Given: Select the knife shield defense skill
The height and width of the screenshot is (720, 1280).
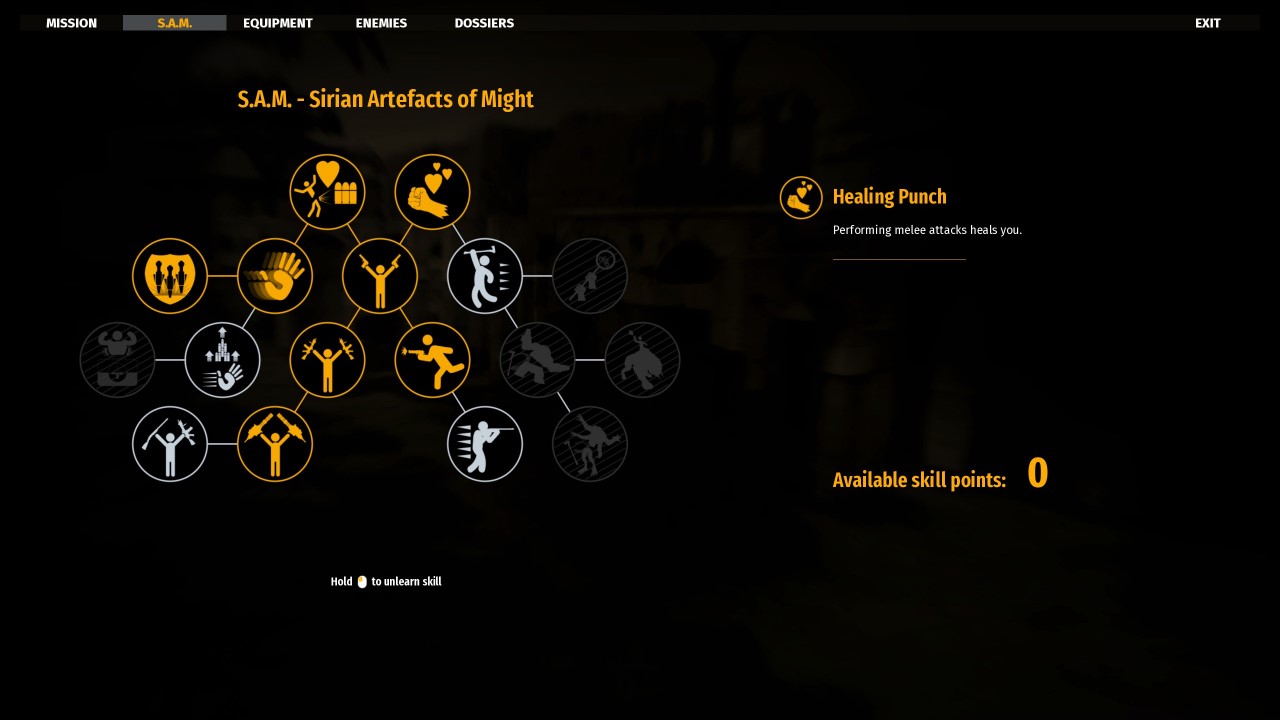Looking at the screenshot, I should tap(170, 276).
